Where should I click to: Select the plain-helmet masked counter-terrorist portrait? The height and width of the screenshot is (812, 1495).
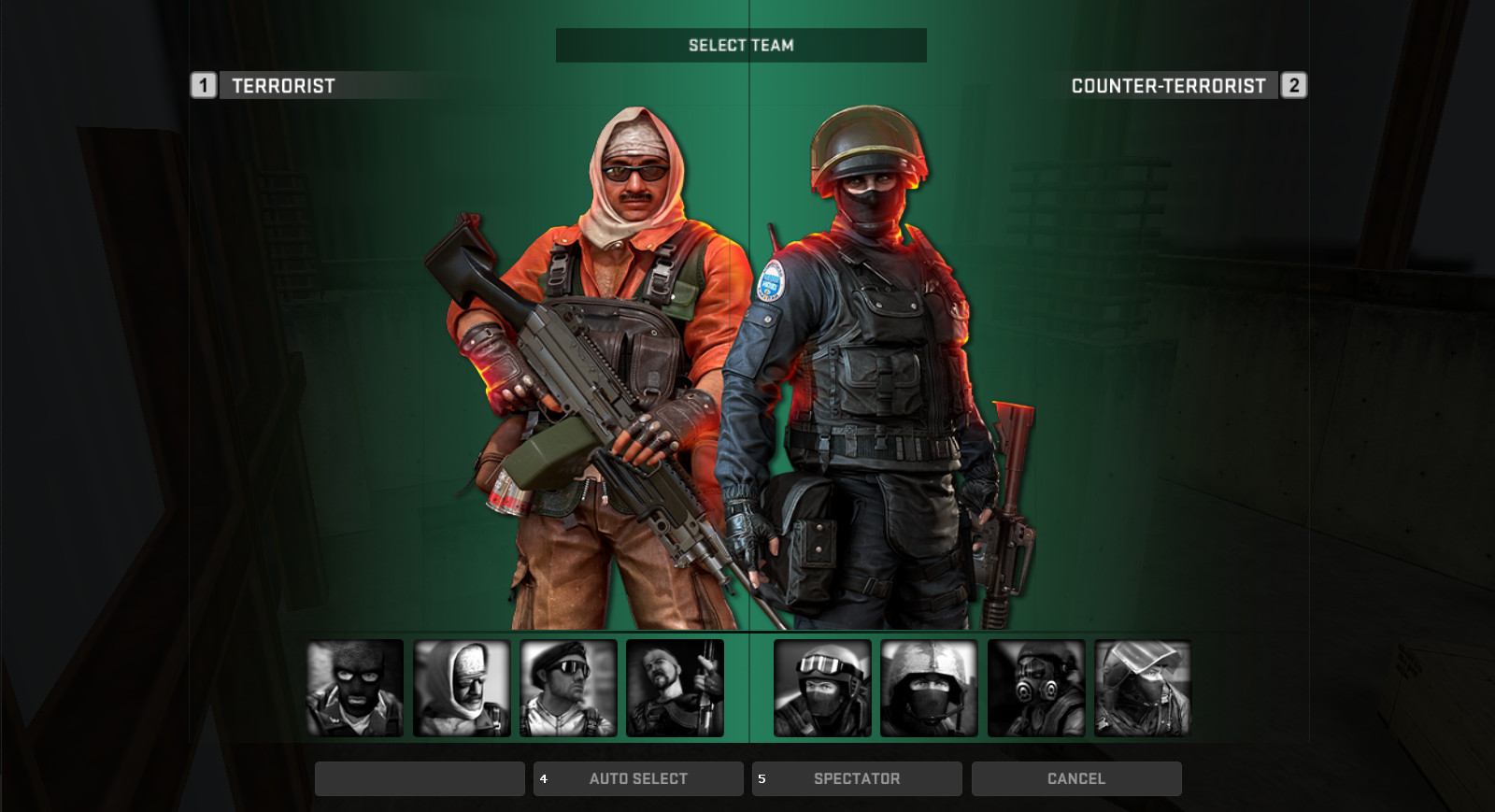pos(929,688)
